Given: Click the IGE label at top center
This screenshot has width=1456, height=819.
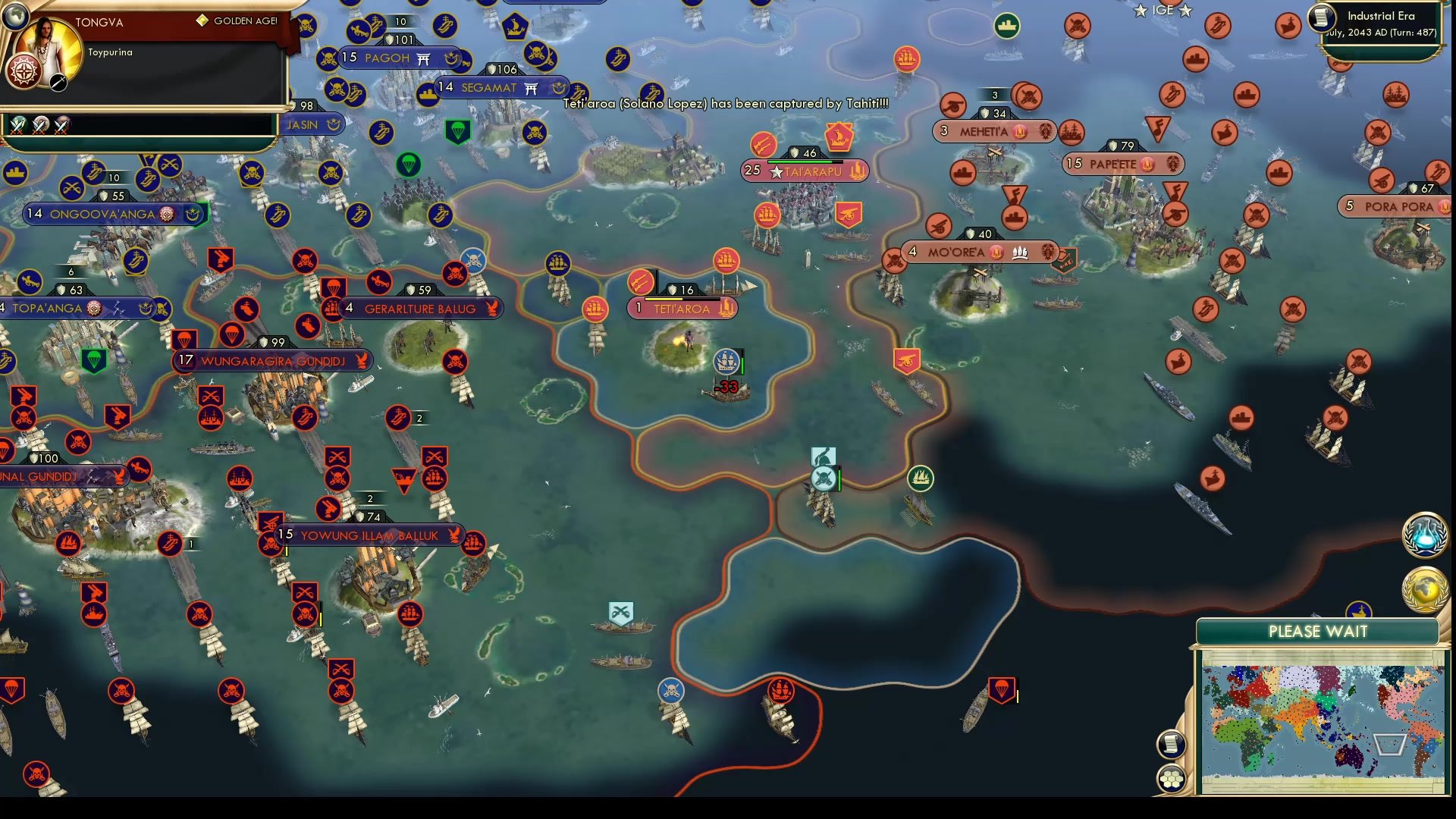Looking at the screenshot, I should point(1163,11).
